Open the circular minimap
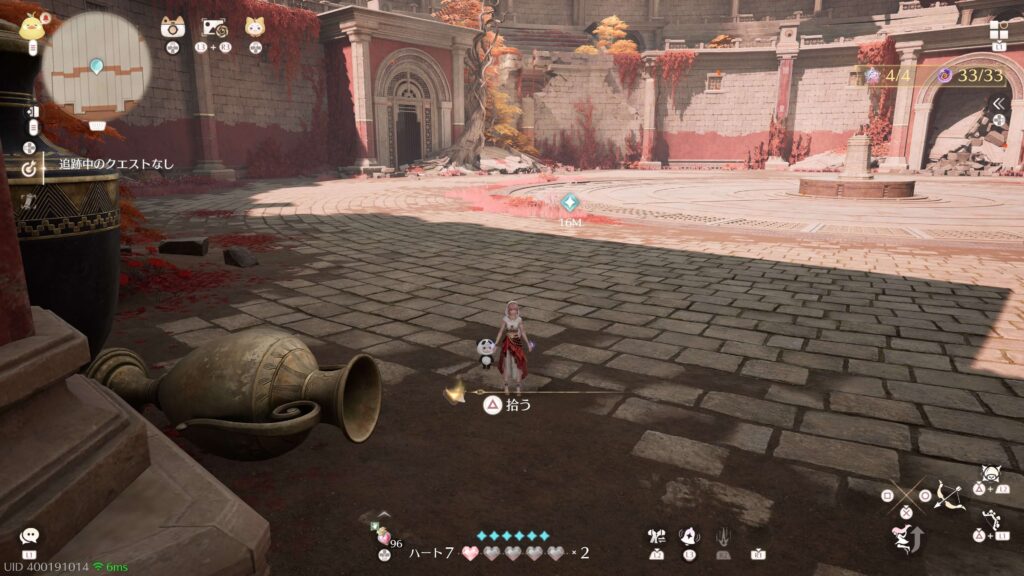Image resolution: width=1024 pixels, height=576 pixels. tap(96, 65)
